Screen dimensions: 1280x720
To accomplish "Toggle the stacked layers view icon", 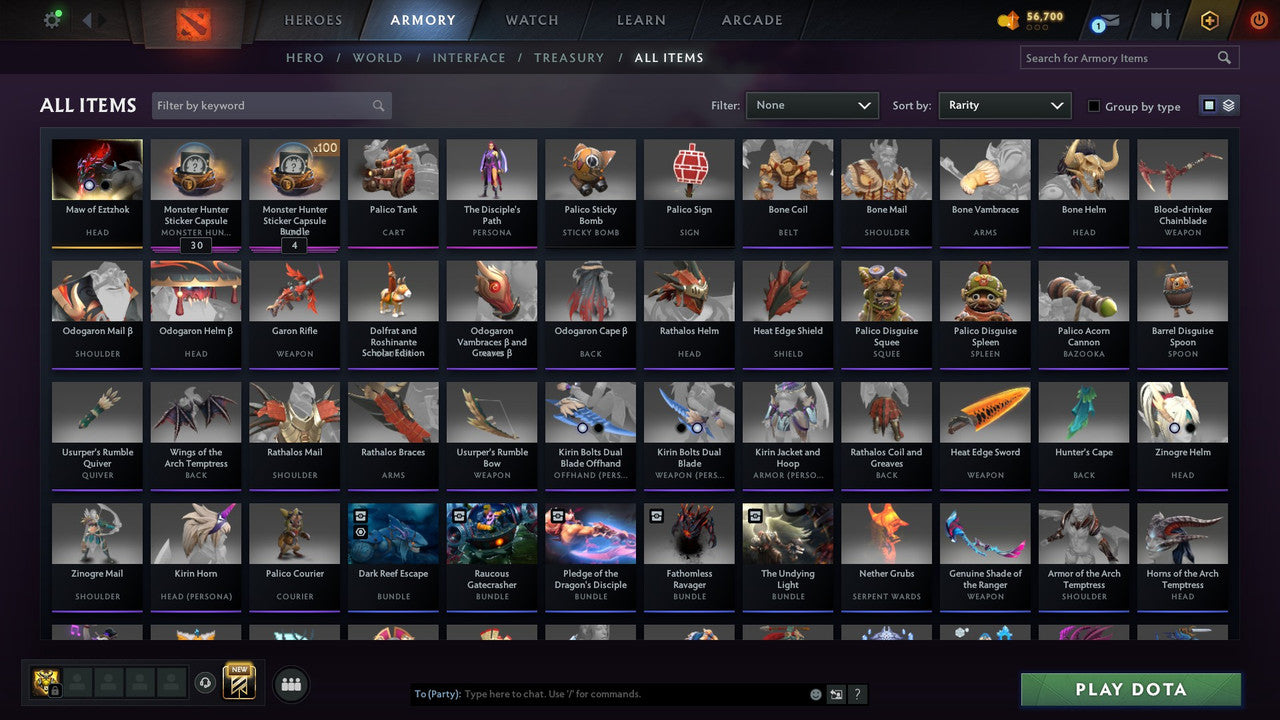I will click(1228, 104).
